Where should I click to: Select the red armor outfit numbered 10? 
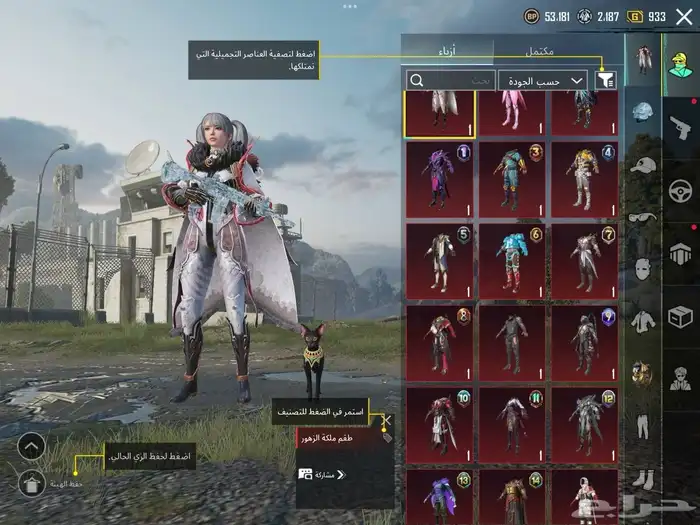(439, 423)
